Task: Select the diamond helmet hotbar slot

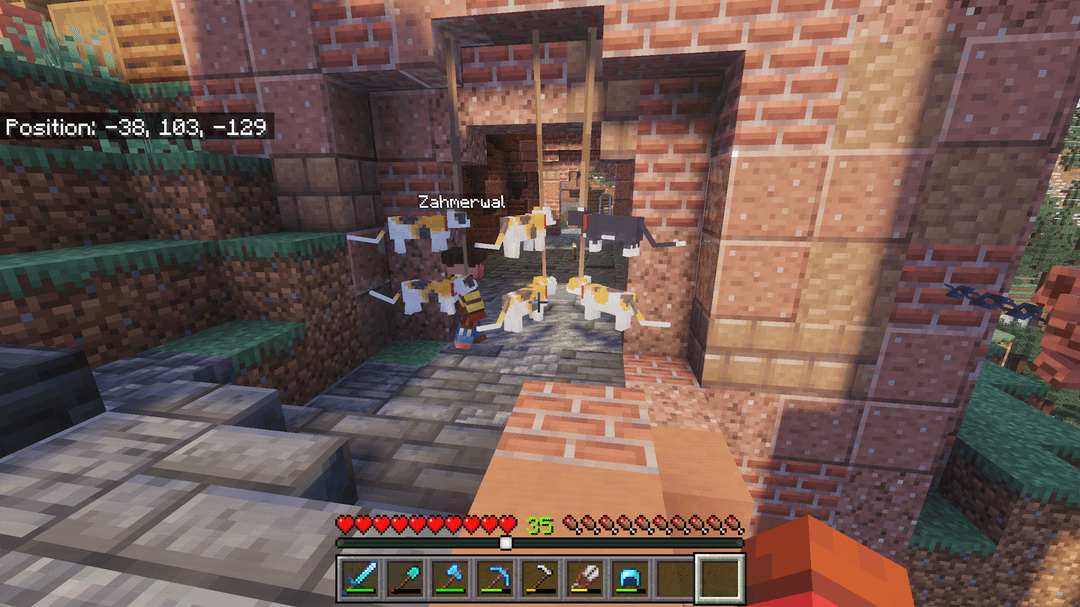Action: pyautogui.click(x=629, y=577)
